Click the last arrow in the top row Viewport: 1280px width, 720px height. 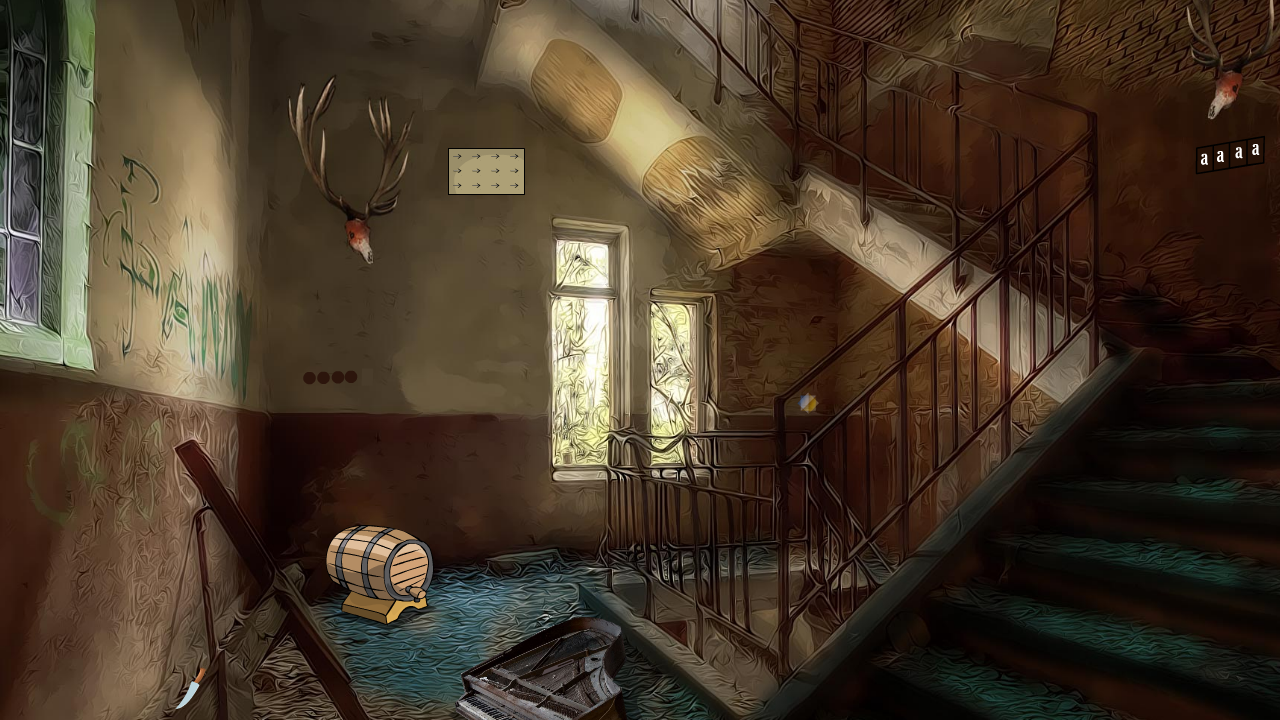[515, 157]
